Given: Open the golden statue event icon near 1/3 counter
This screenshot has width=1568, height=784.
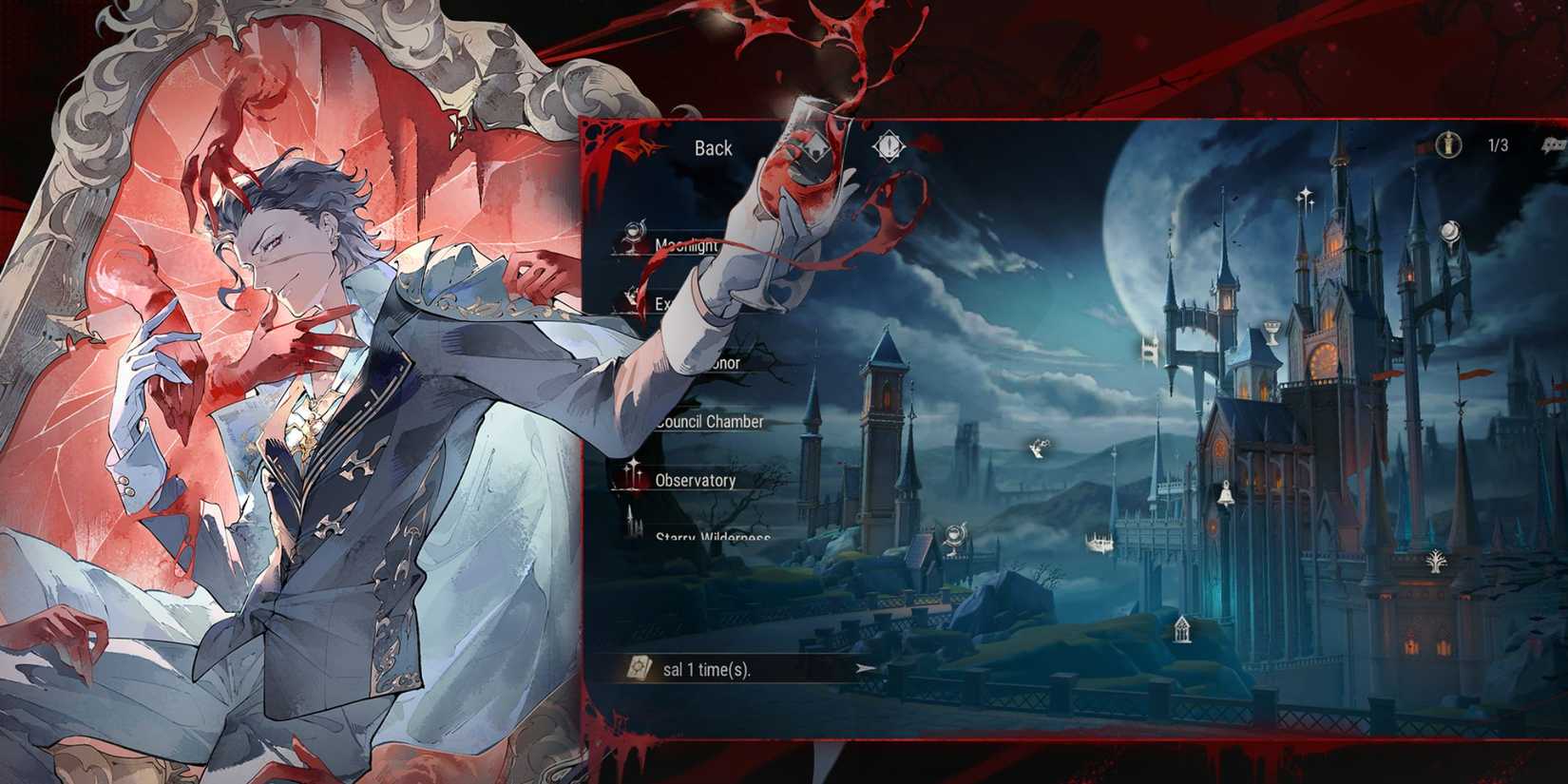Looking at the screenshot, I should [x=1449, y=144].
